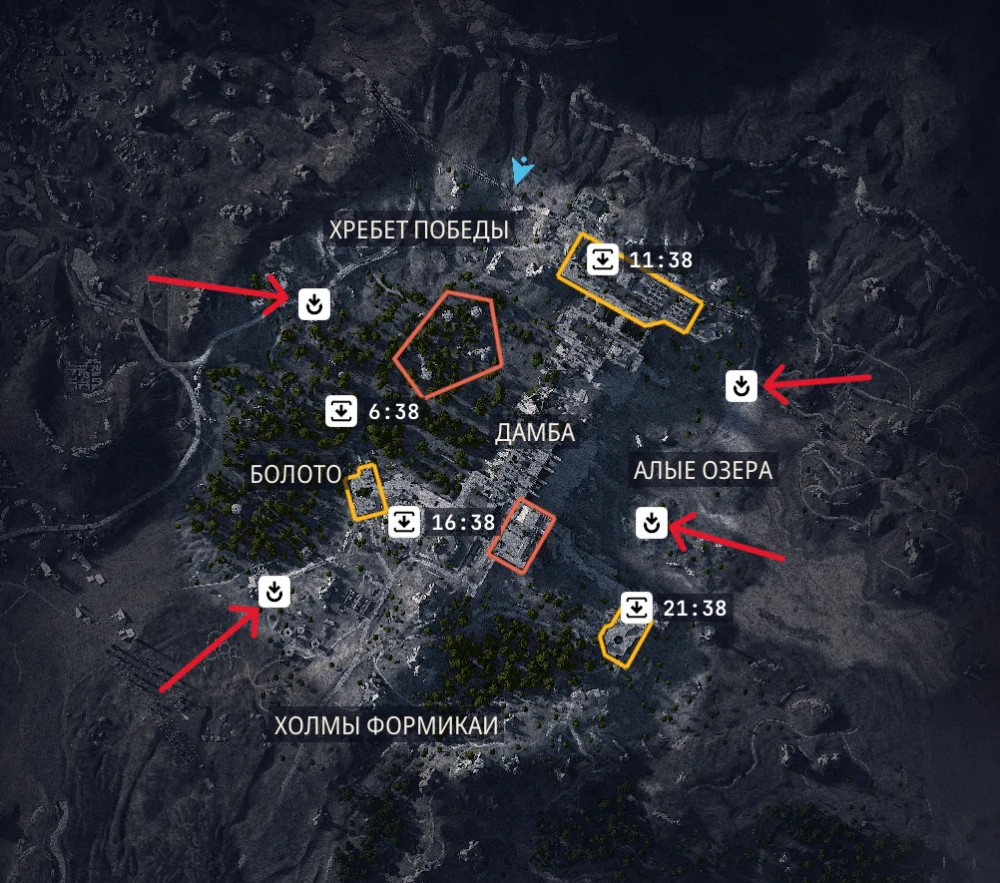Choose the drop marker showing 21:38

coord(637,607)
